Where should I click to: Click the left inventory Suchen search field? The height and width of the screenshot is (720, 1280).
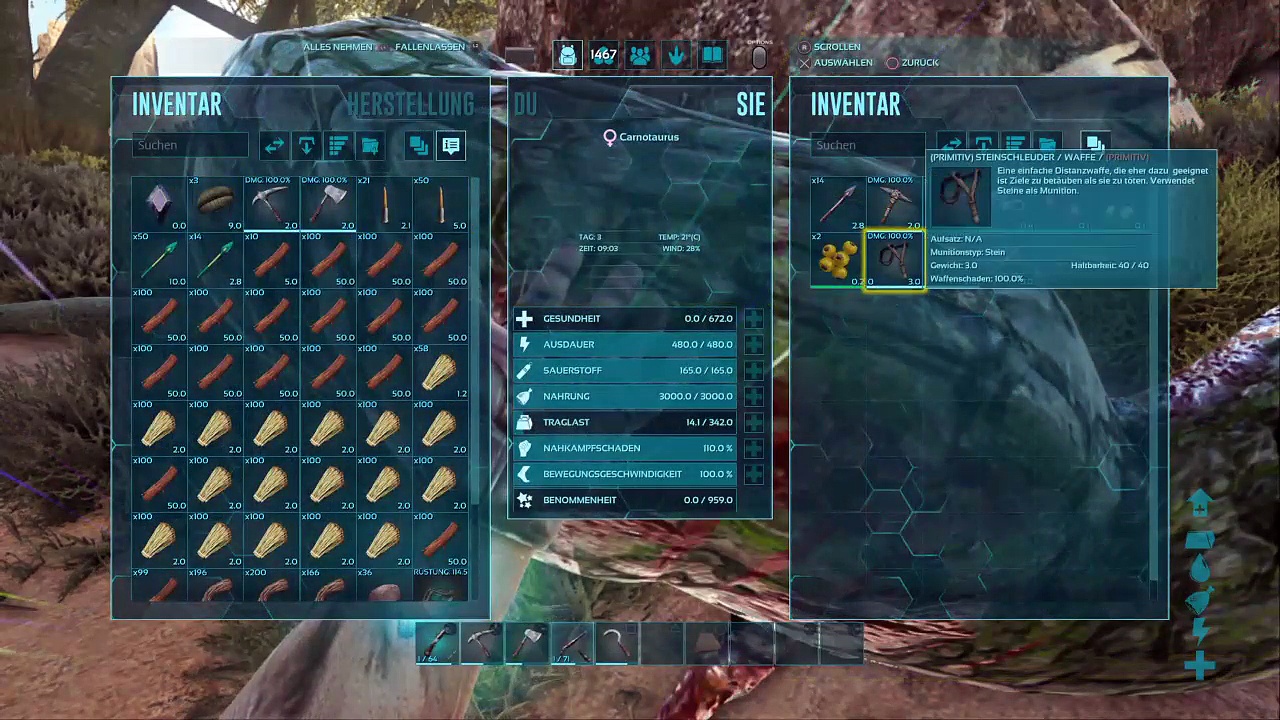(190, 145)
